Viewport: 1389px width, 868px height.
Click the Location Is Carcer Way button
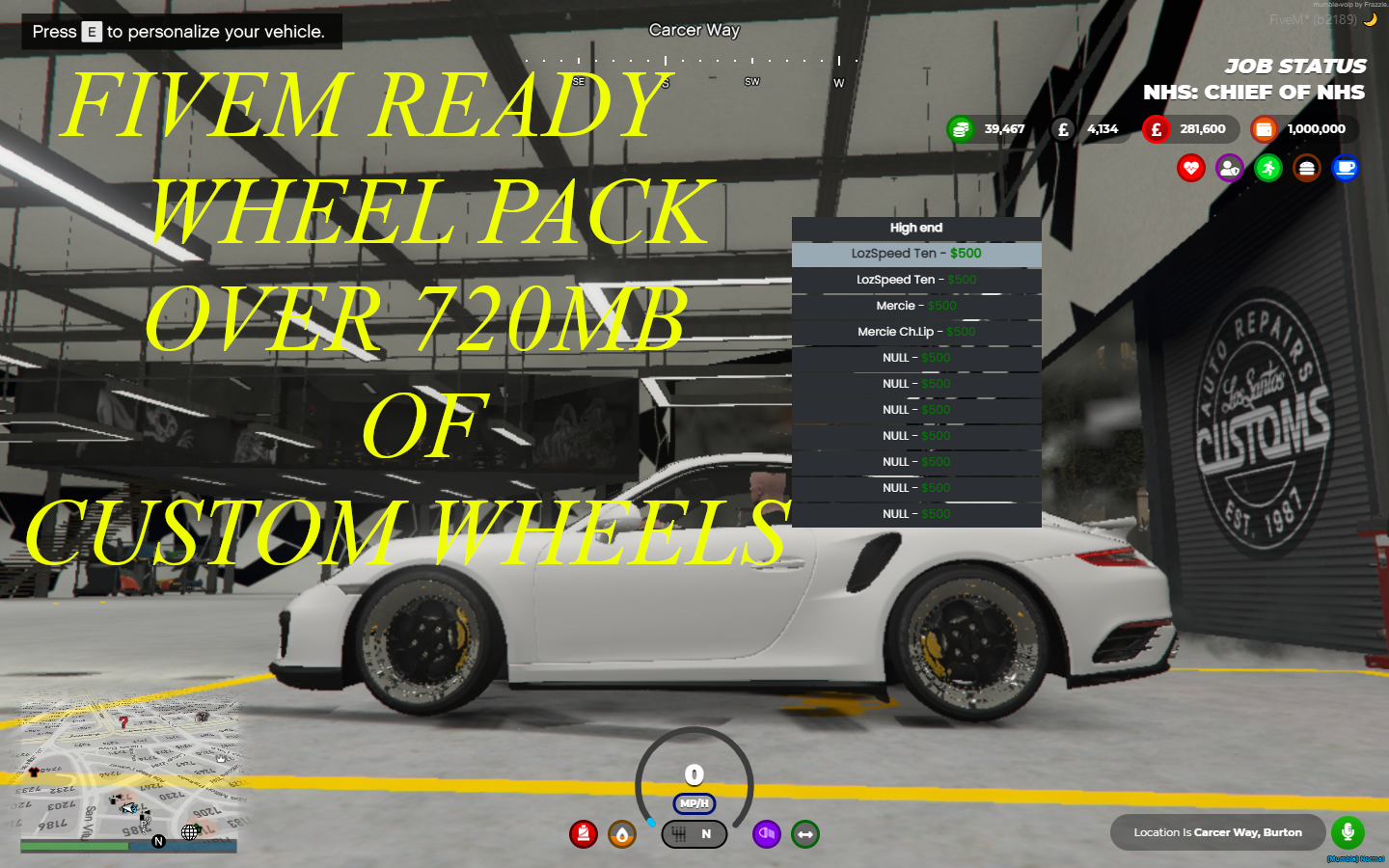tap(1217, 831)
